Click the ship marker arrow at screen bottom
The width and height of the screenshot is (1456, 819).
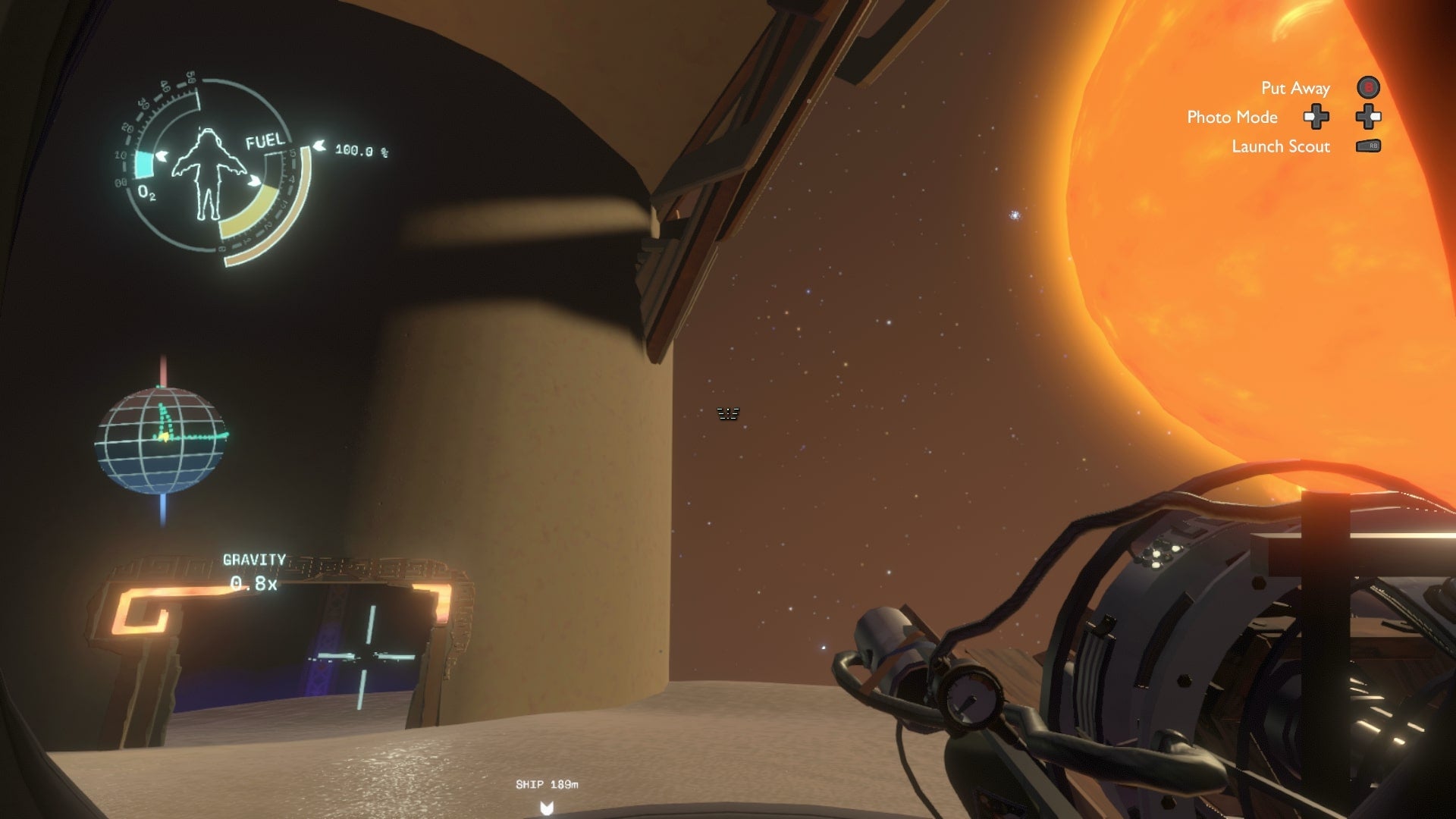pyautogui.click(x=548, y=806)
